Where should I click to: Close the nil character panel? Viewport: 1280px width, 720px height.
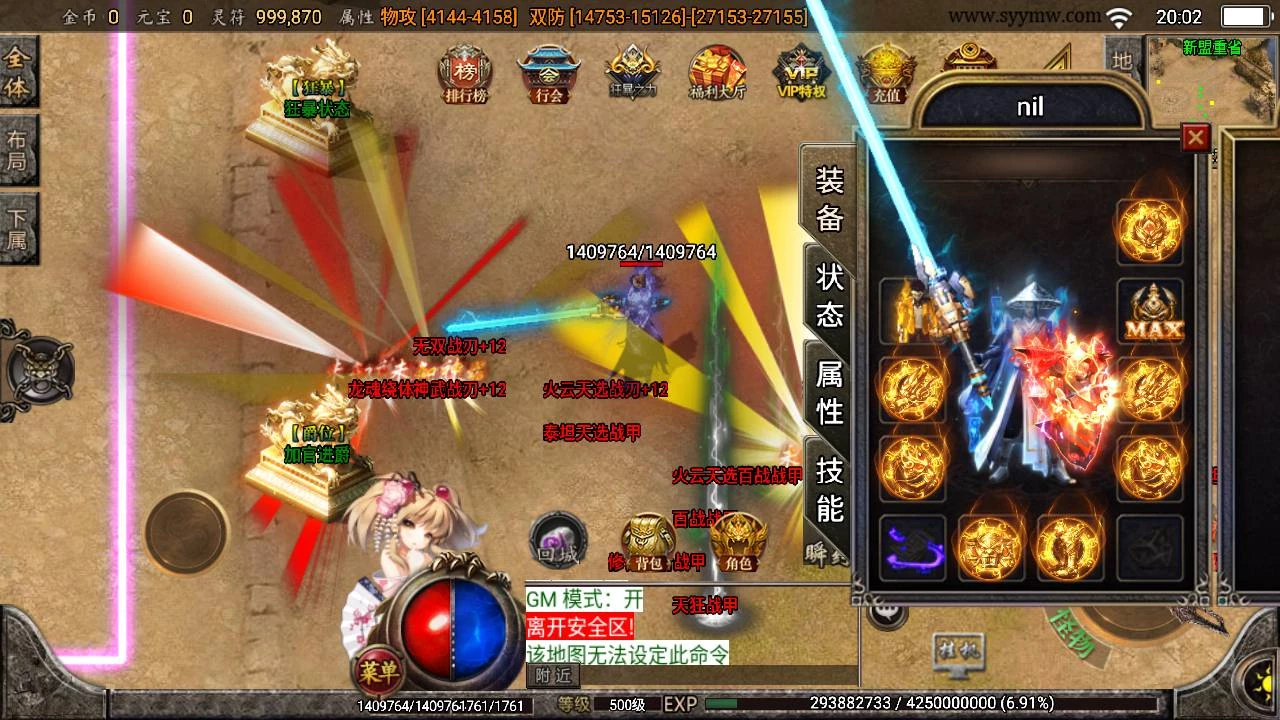(1195, 137)
